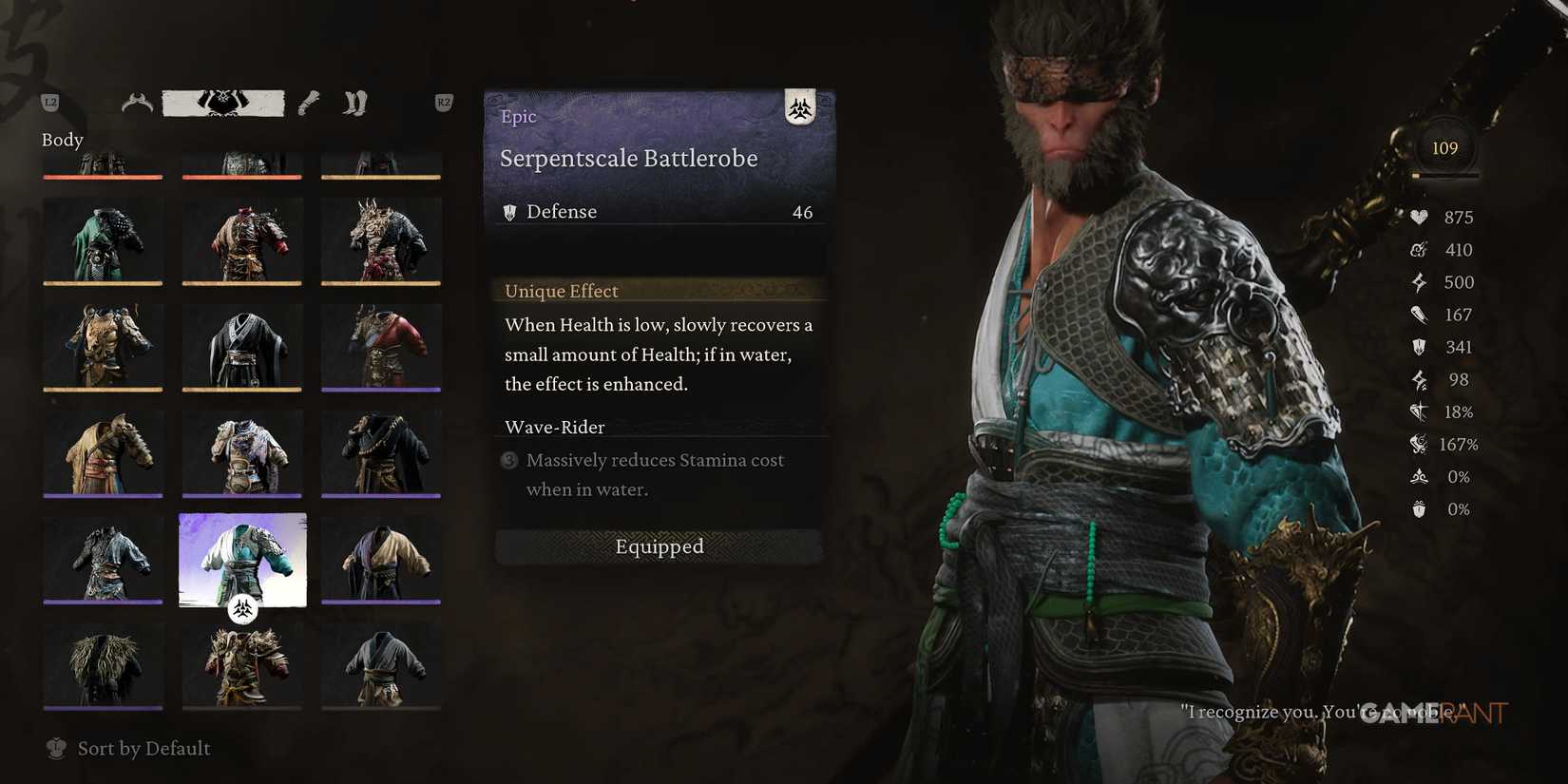Click the defense shield icon next to 341
Viewport: 1568px width, 784px height.
(1417, 347)
